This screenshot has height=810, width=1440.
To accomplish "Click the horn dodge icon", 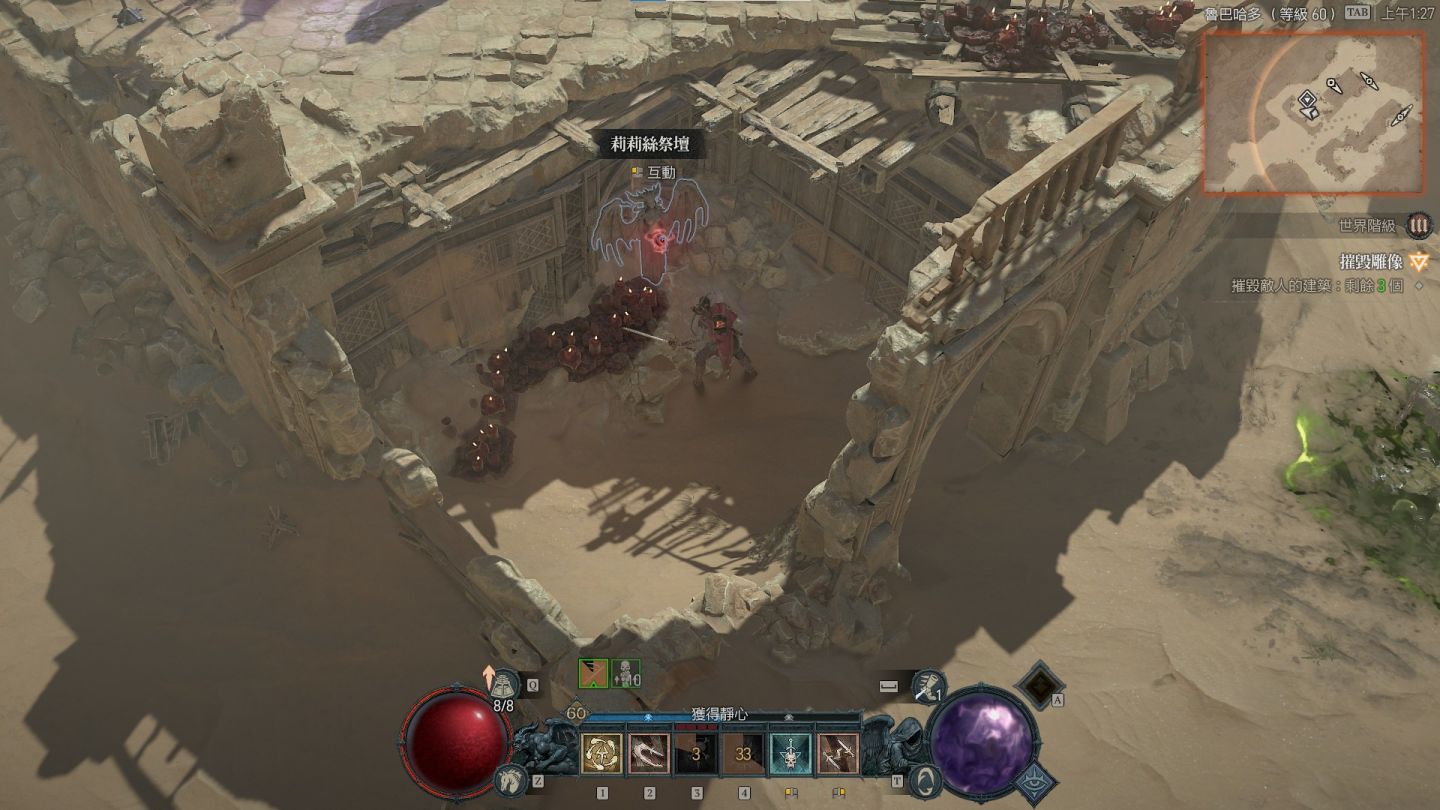I will [x=929, y=685].
